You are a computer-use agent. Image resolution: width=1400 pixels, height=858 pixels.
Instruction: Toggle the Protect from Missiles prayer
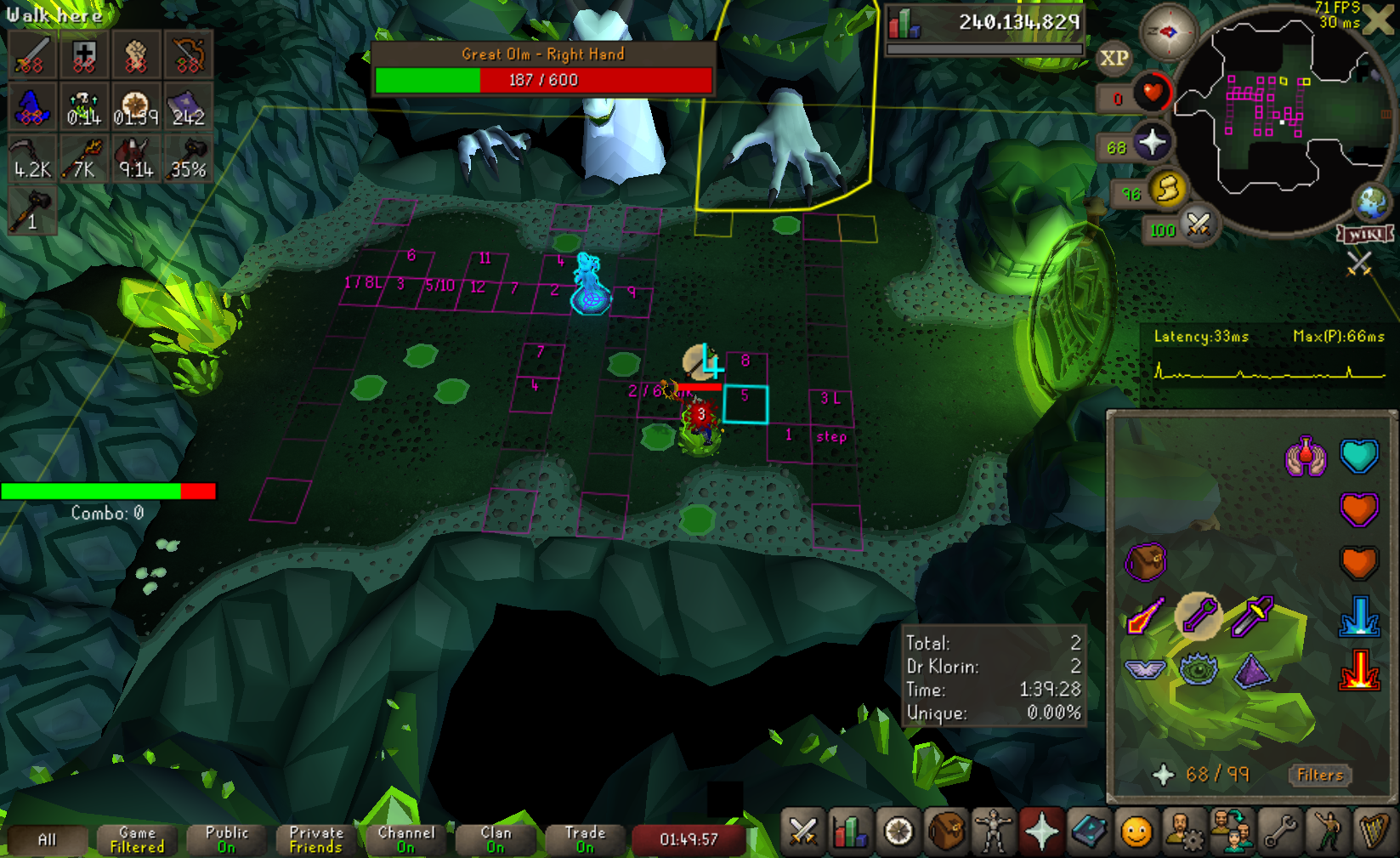(1199, 615)
